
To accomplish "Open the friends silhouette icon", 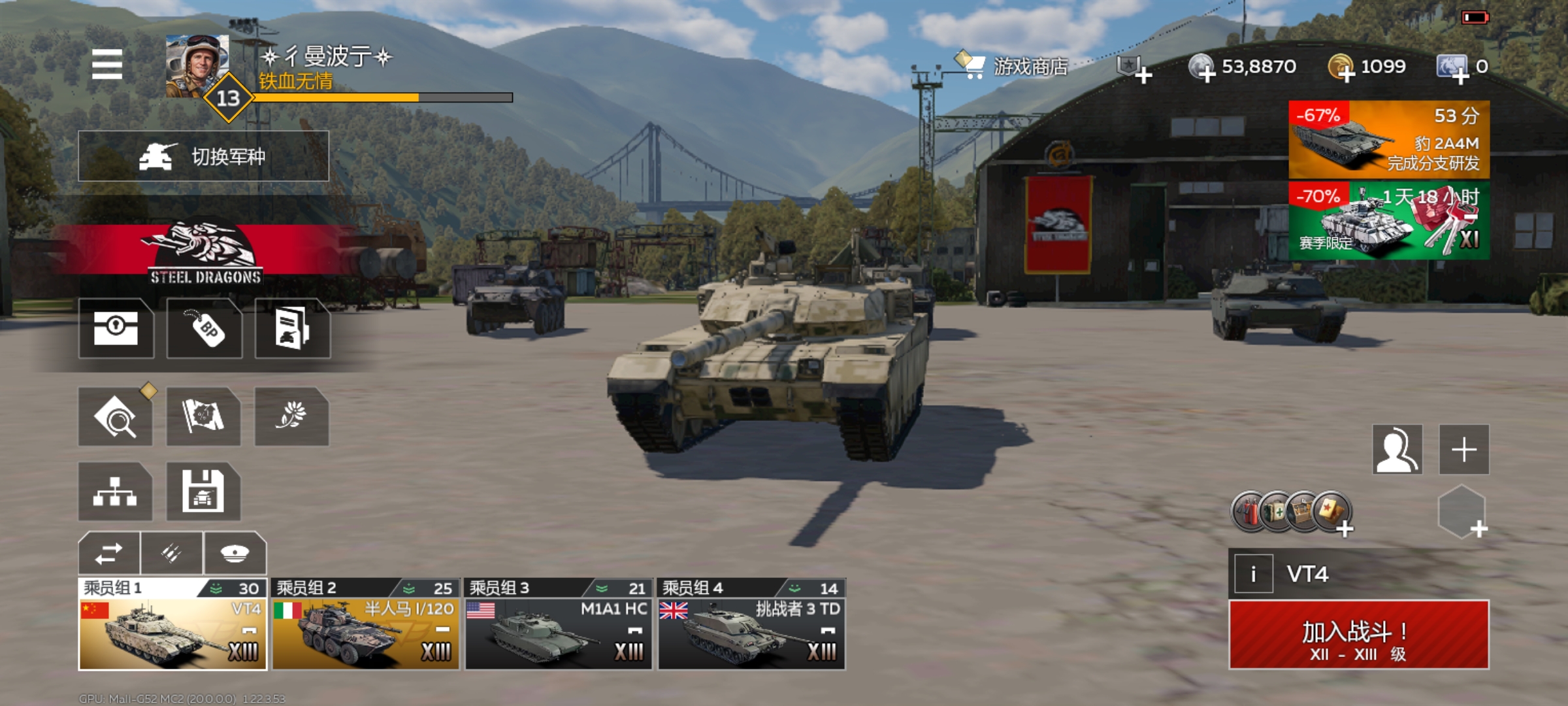I will pos(1397,450).
